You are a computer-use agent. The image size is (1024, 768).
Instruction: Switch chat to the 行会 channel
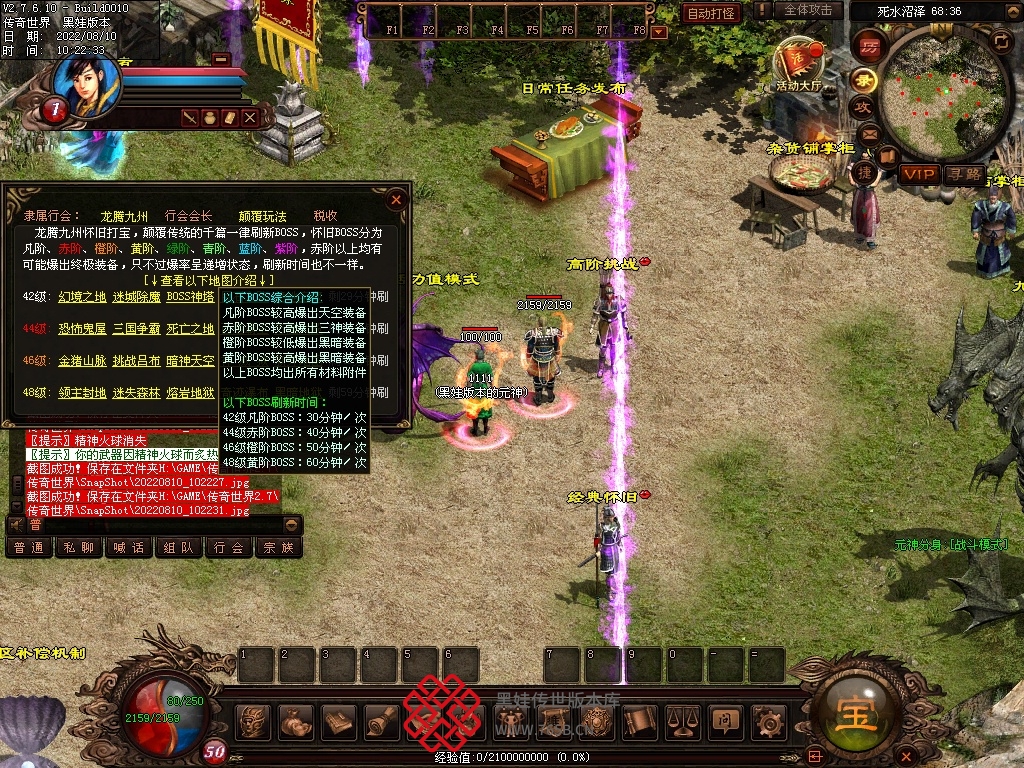(x=229, y=547)
